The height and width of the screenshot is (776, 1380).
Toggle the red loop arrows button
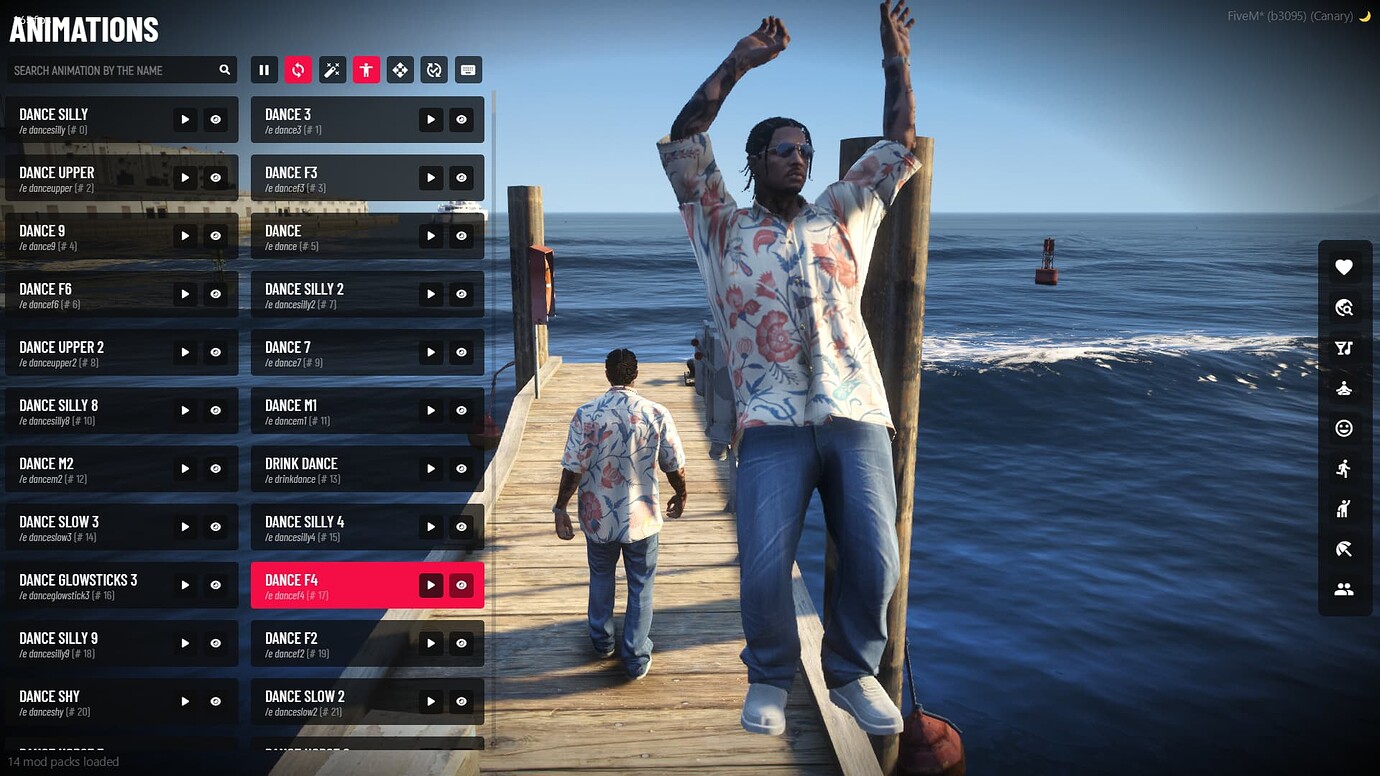pos(298,70)
